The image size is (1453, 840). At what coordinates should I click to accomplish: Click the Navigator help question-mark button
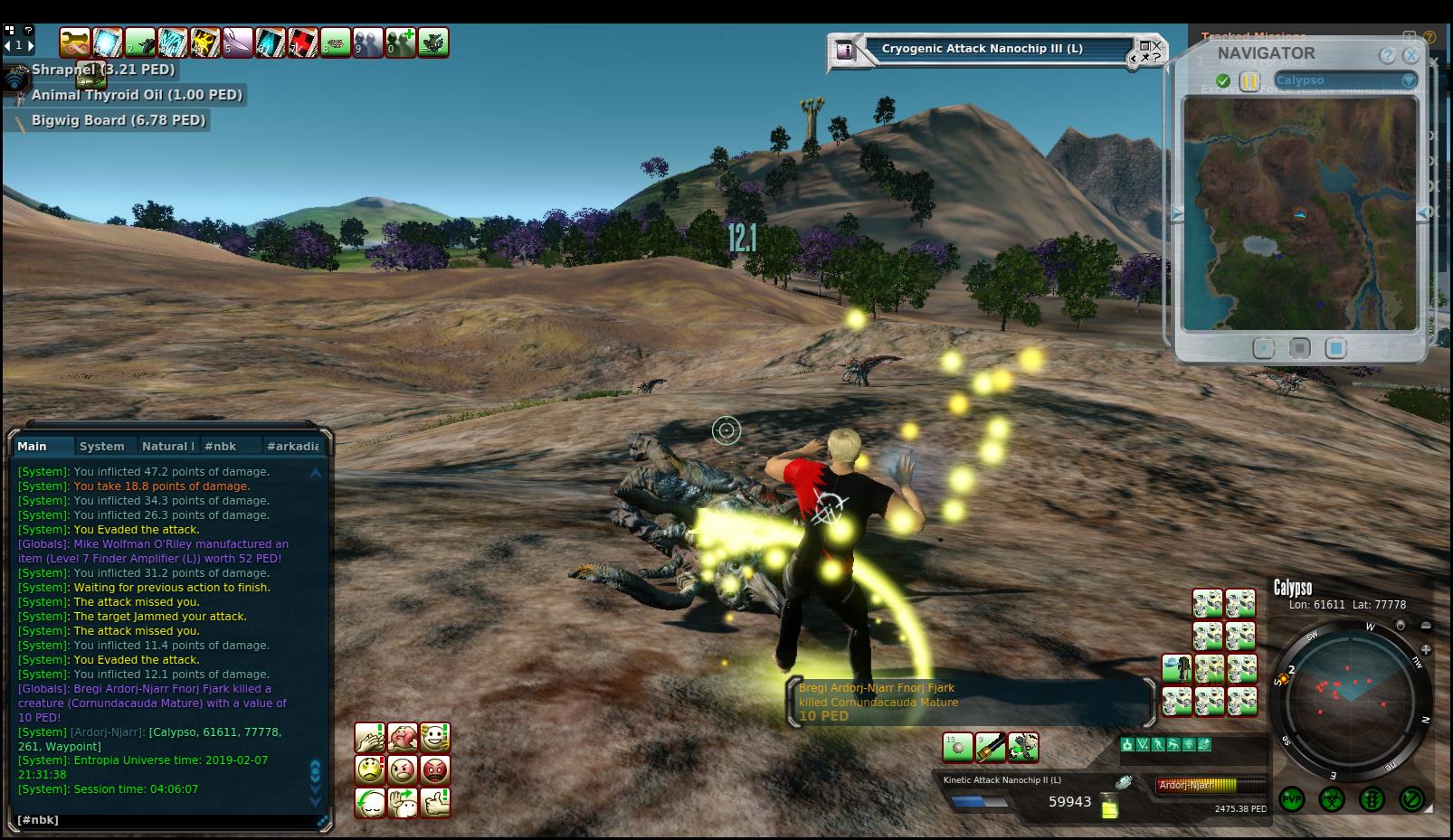1387,55
